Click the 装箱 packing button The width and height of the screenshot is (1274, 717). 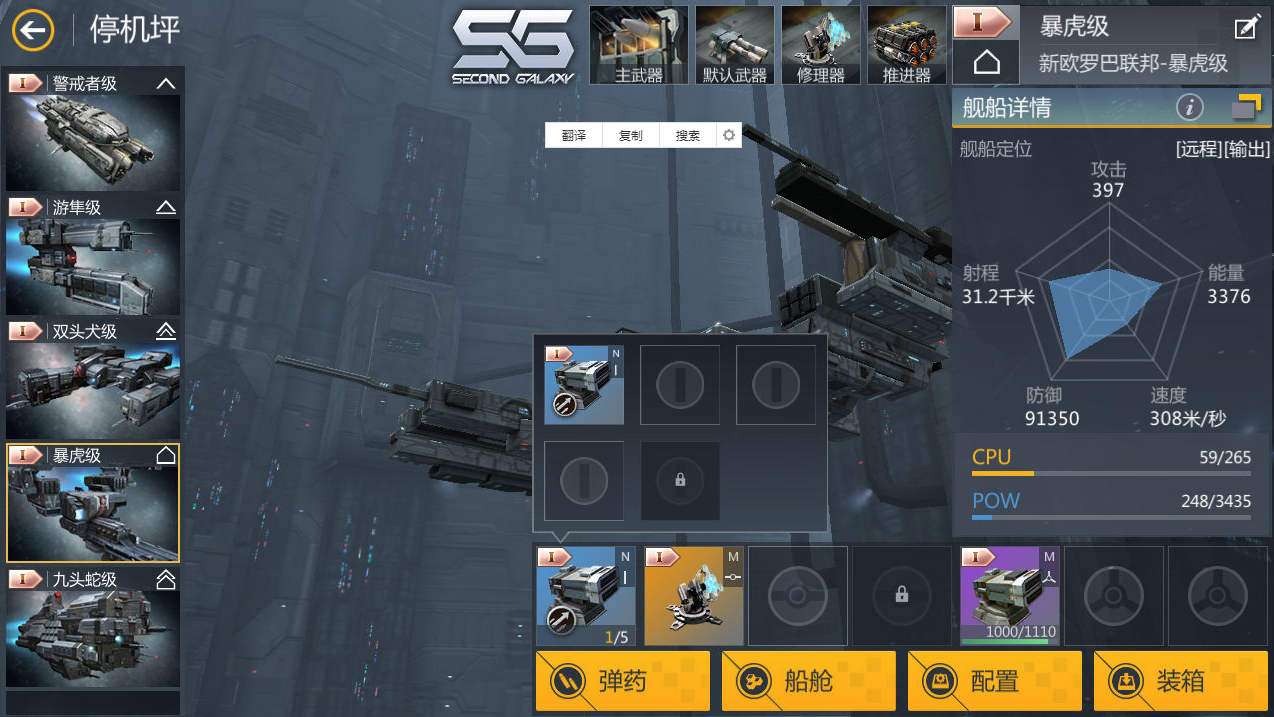coord(1180,681)
